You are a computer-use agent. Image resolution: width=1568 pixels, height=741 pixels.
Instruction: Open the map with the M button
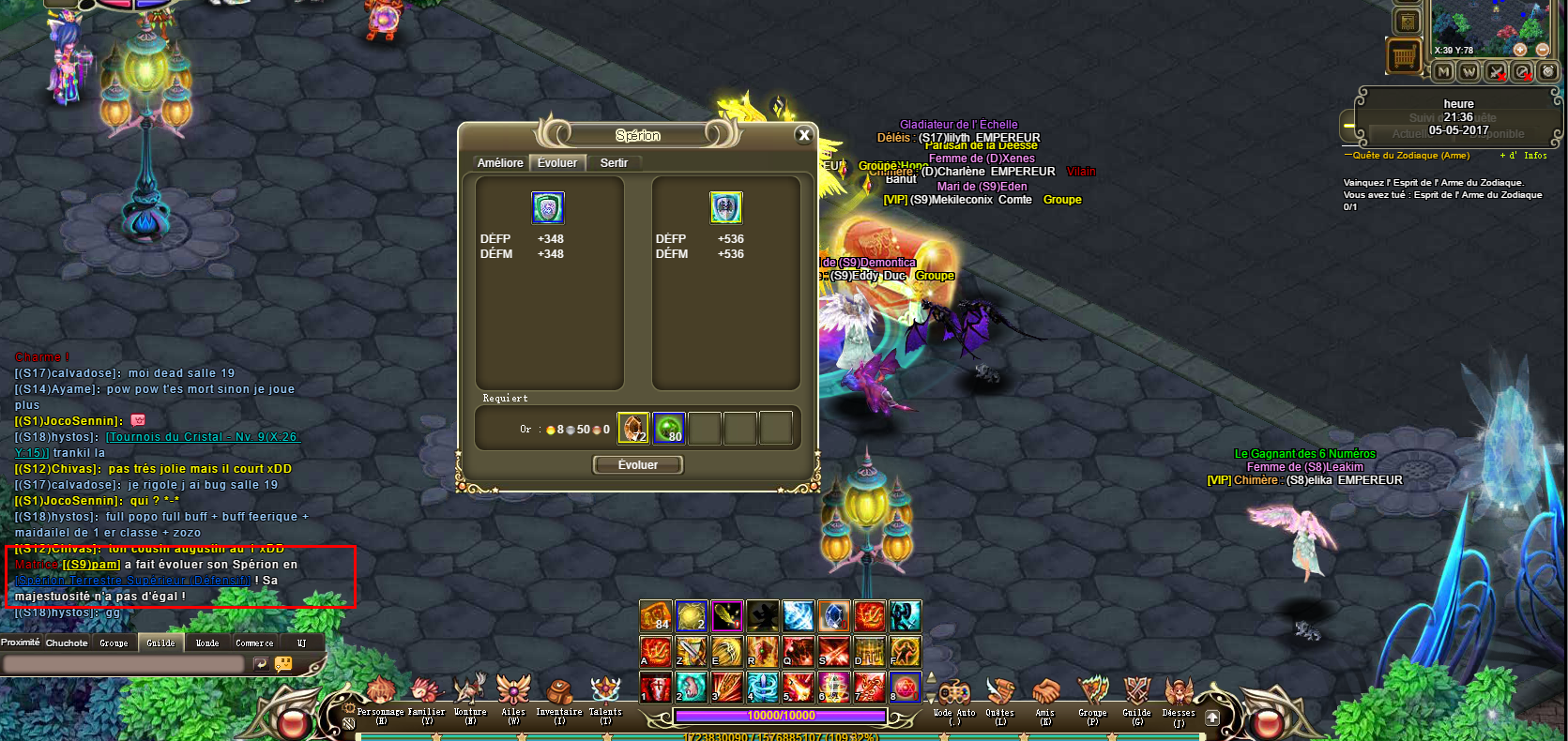click(x=1443, y=72)
